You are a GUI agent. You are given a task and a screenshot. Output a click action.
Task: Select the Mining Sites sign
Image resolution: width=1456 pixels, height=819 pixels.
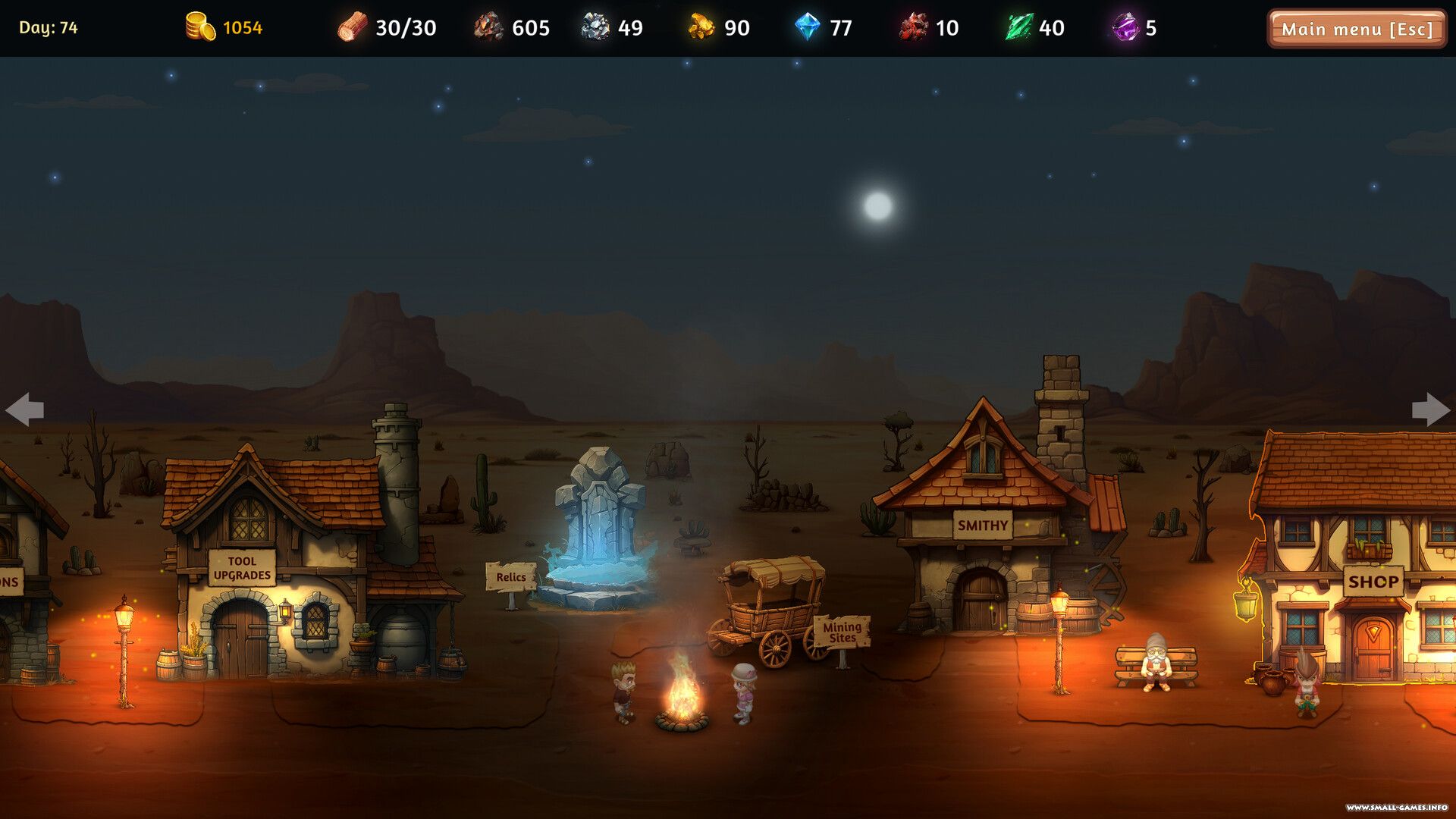point(842,632)
